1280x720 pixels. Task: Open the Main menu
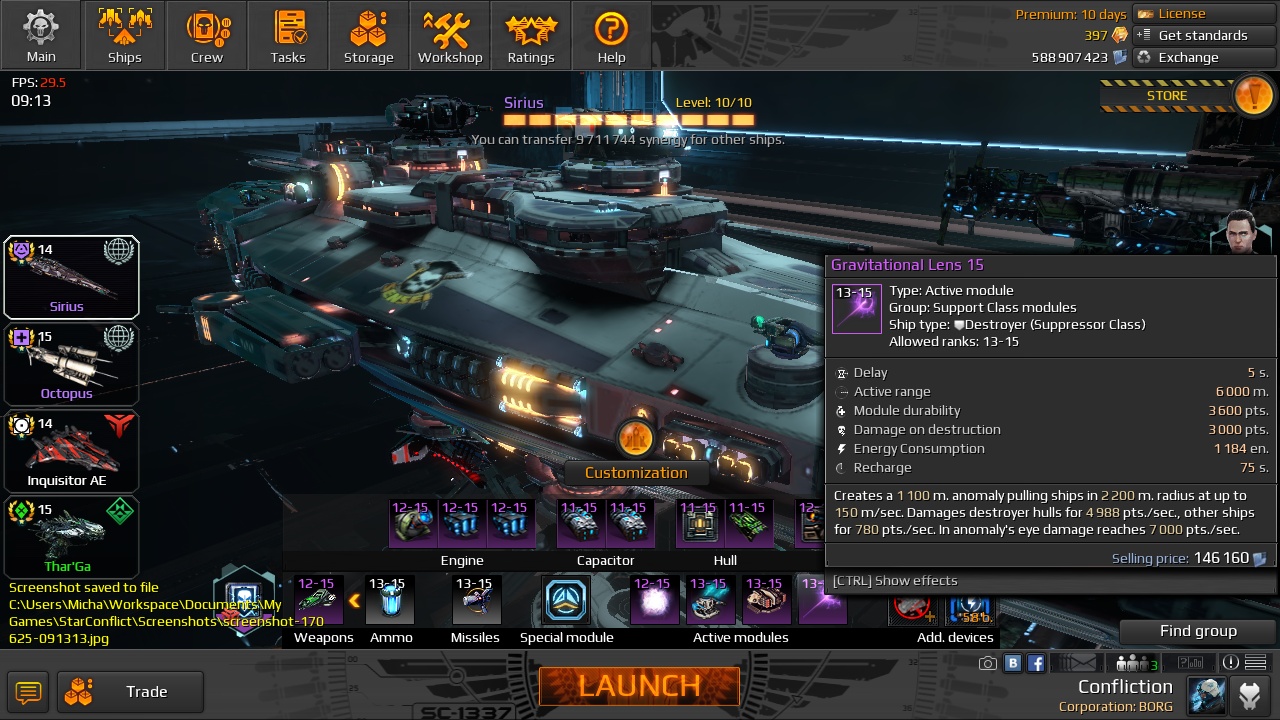(41, 35)
